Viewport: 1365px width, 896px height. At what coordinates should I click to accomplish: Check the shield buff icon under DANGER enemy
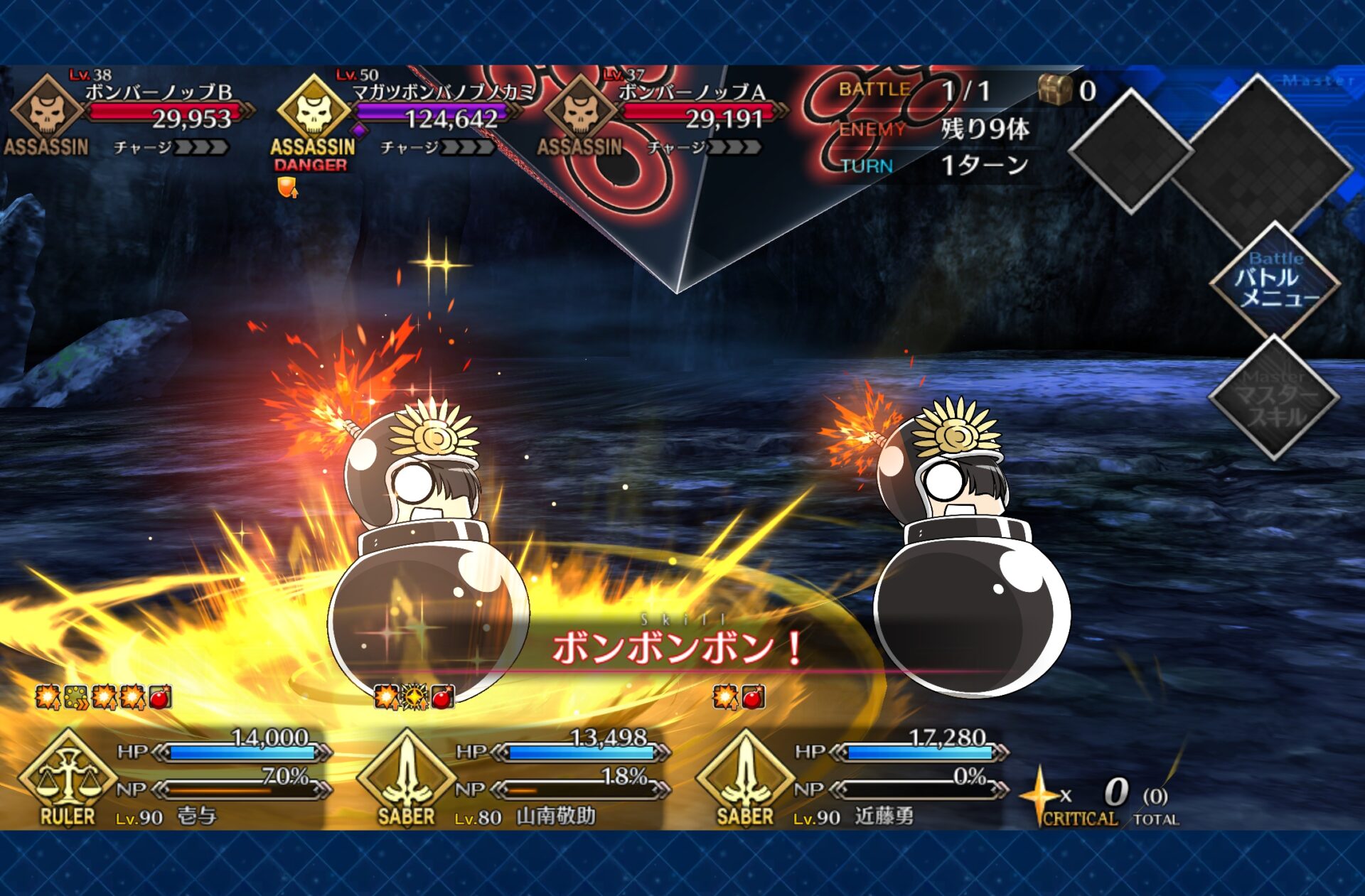[287, 188]
